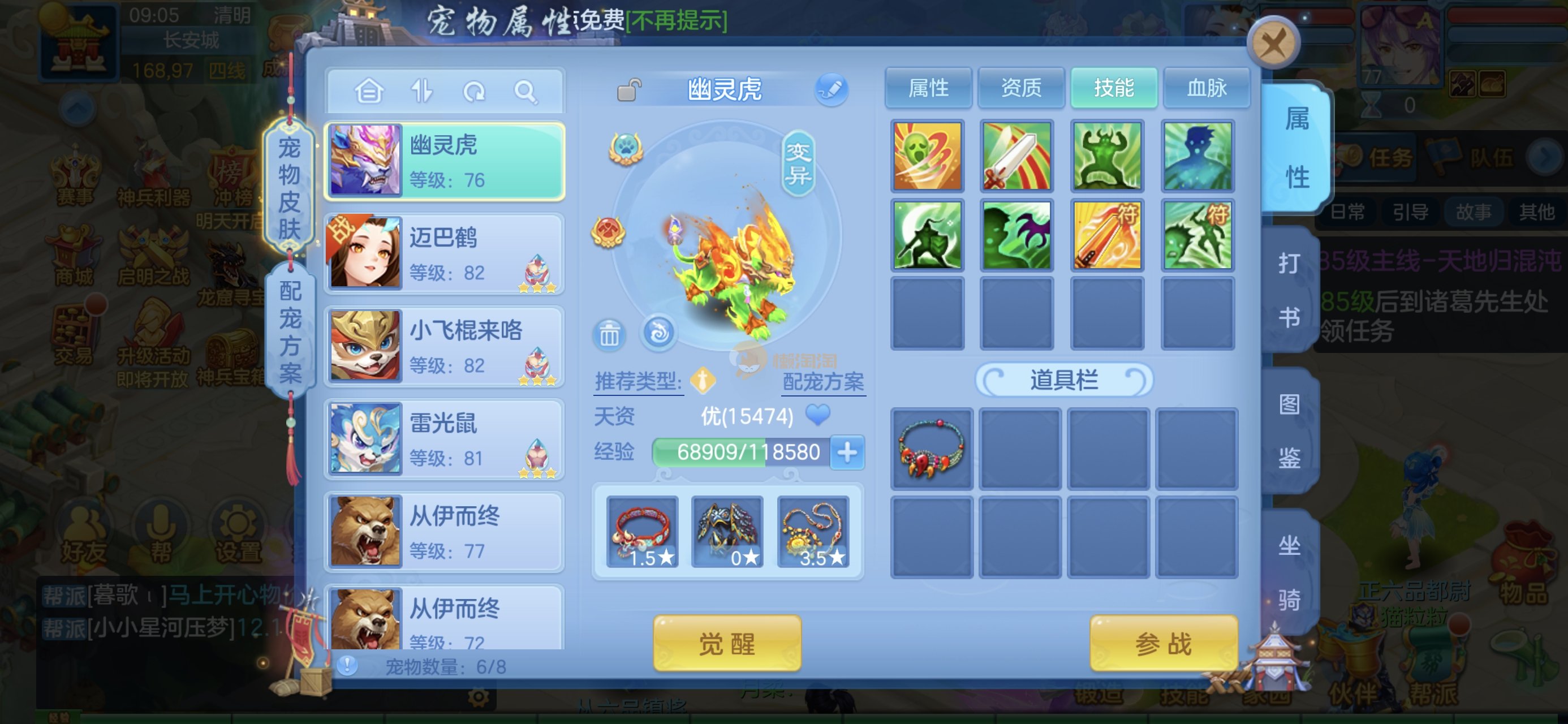1568x724 pixels.
Task: Switch to the 属性 tab
Action: (x=928, y=88)
